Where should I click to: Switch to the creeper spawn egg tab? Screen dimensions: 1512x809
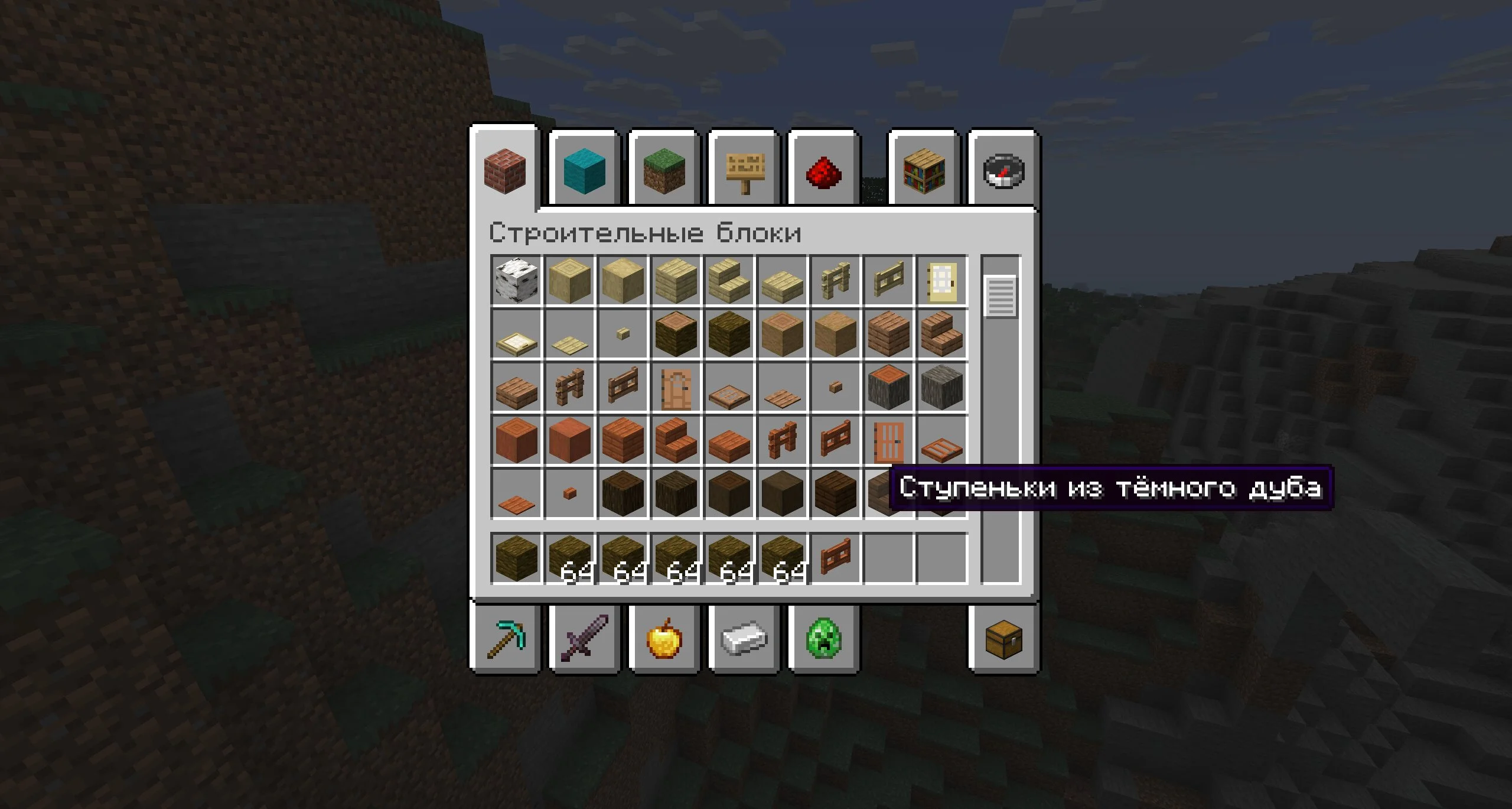coord(823,639)
